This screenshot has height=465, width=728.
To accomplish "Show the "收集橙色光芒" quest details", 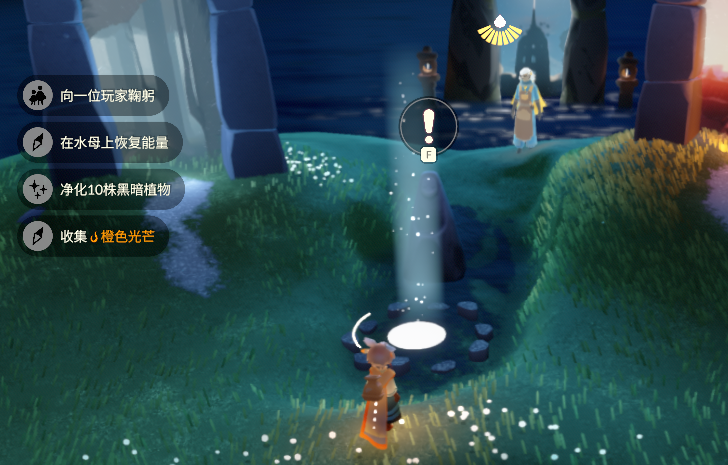I will tap(94, 236).
